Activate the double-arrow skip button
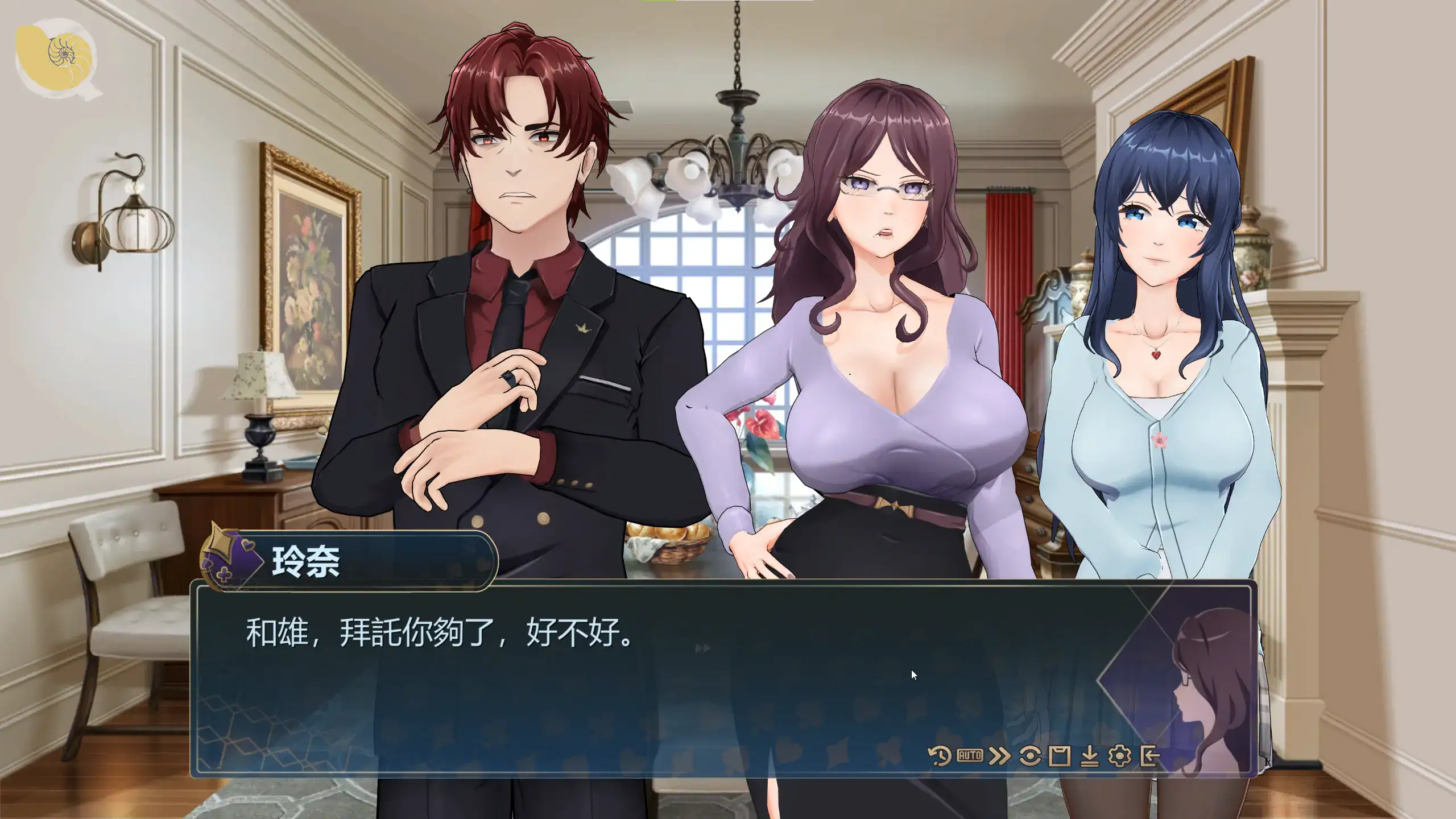1456x819 pixels. [x=999, y=756]
